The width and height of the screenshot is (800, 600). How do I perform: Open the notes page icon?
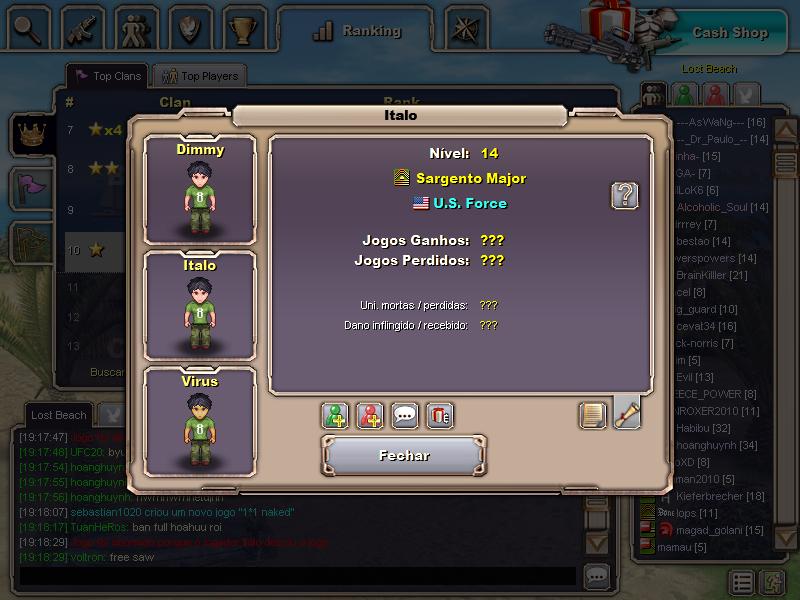point(593,415)
